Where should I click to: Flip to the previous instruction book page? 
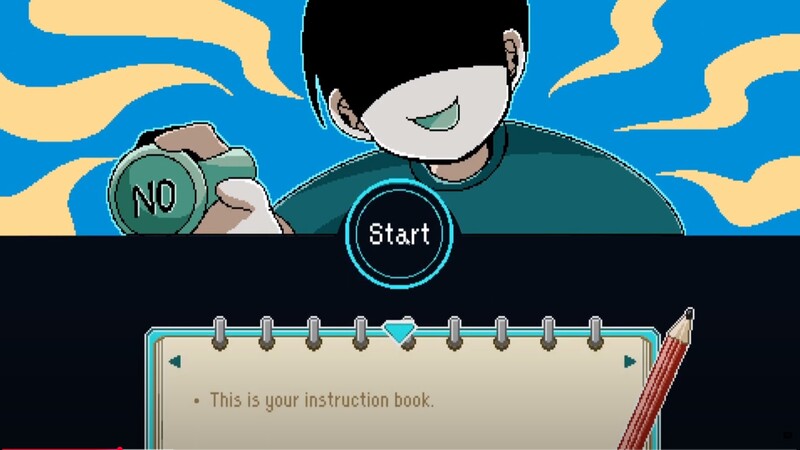[x=175, y=361]
